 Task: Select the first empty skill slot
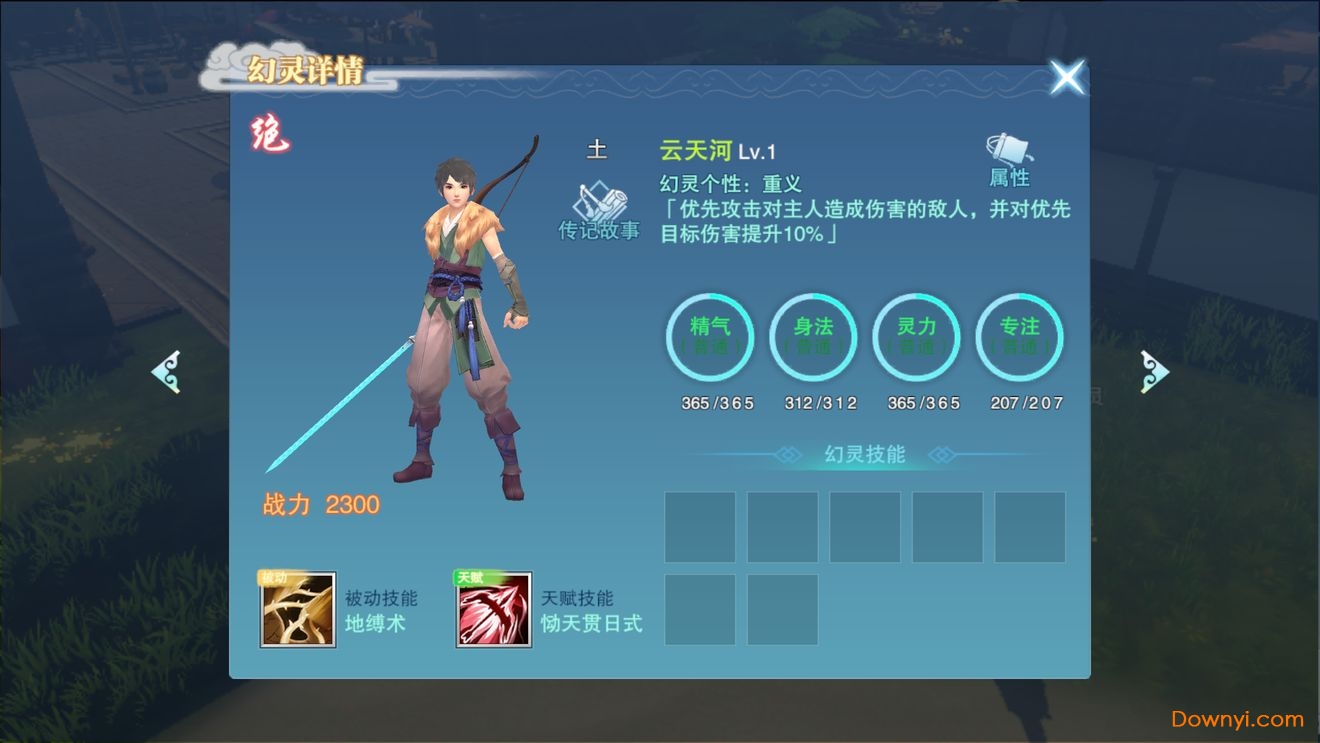[x=700, y=526]
